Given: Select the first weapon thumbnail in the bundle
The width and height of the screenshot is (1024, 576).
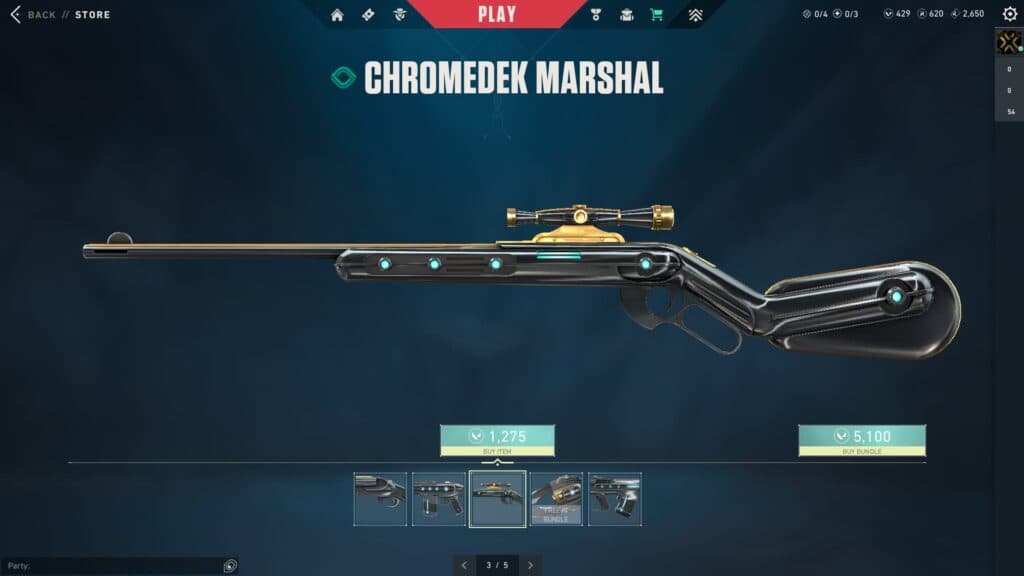Looking at the screenshot, I should click(380, 499).
